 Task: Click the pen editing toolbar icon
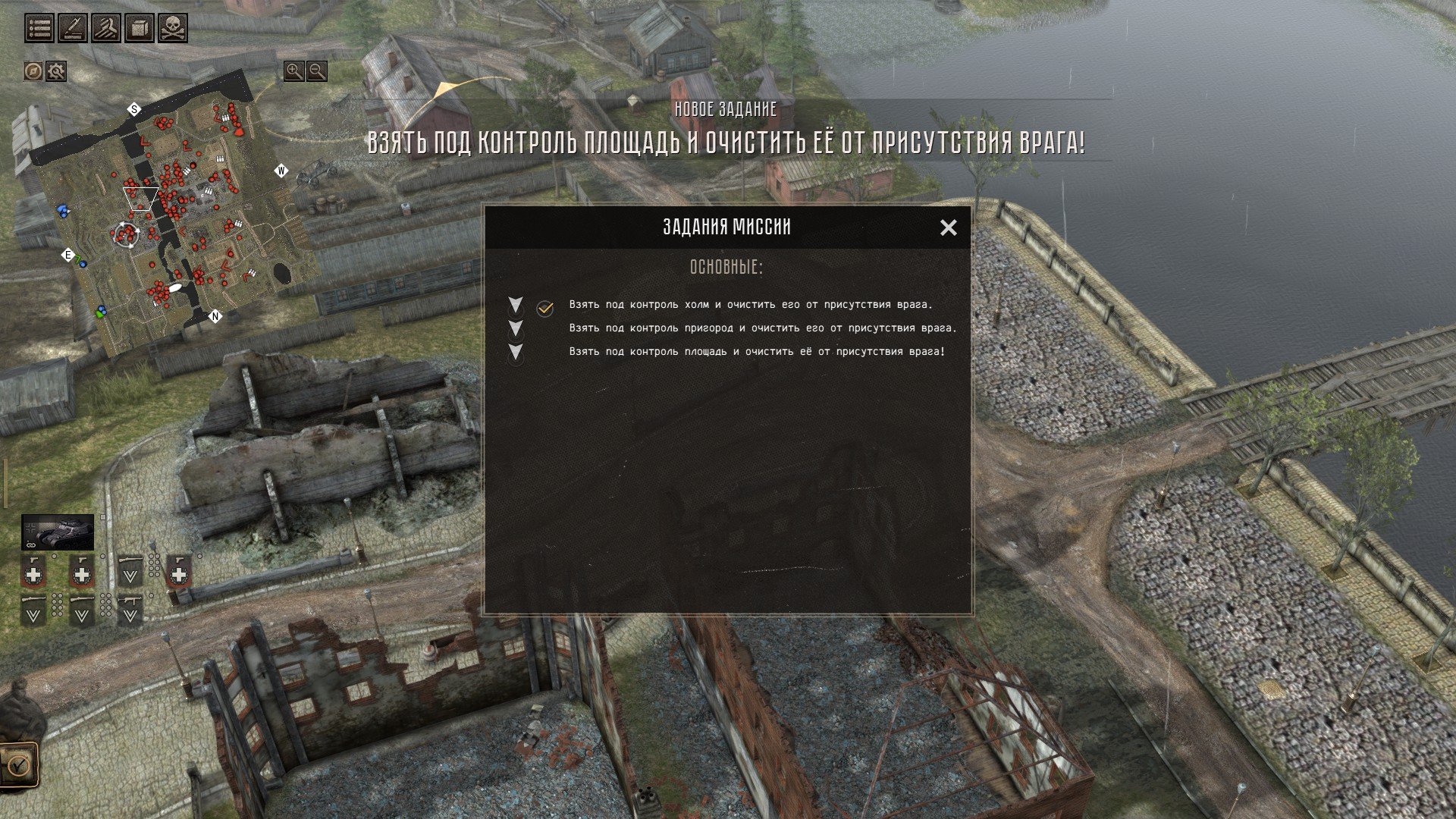(x=73, y=29)
